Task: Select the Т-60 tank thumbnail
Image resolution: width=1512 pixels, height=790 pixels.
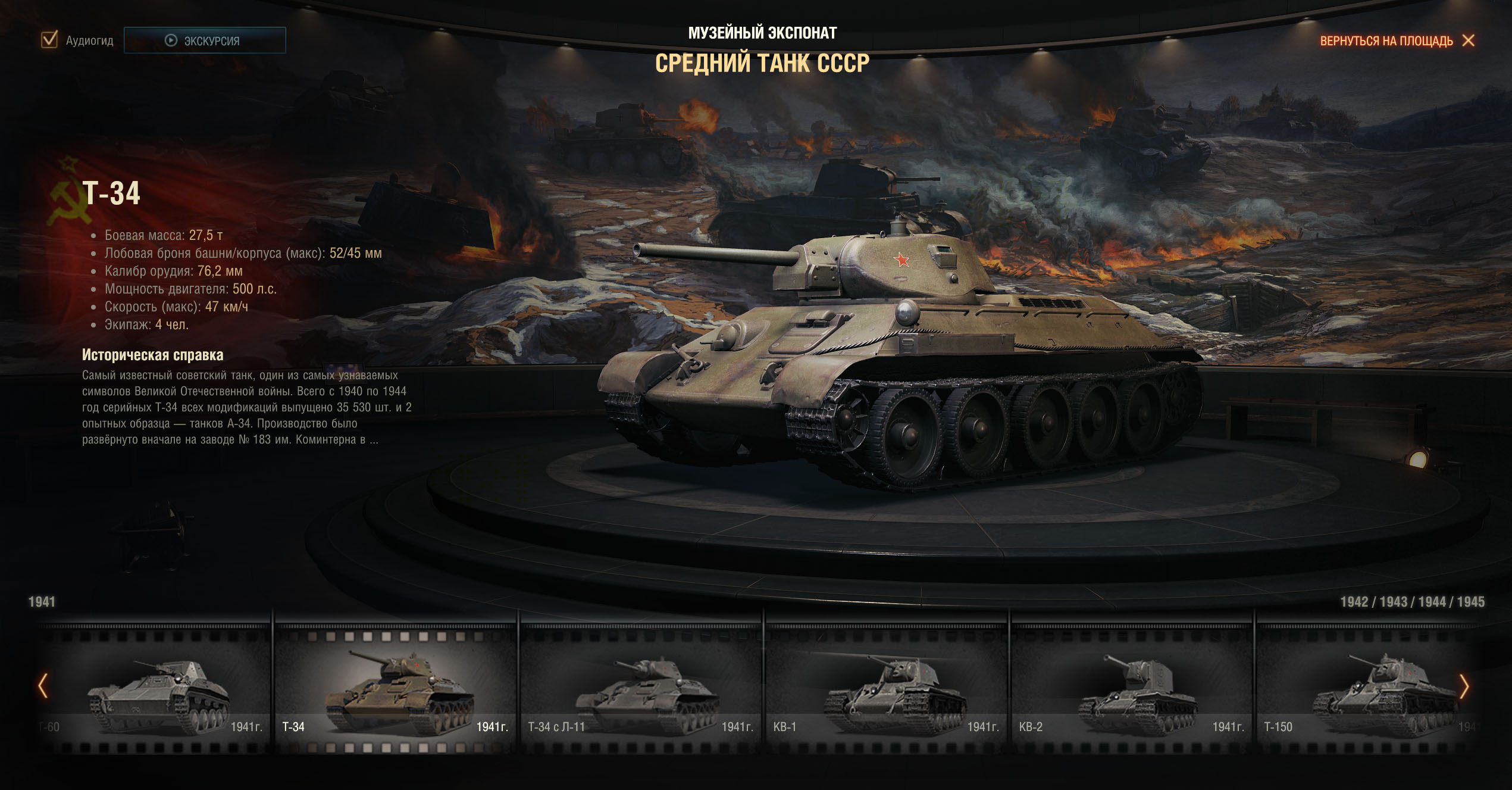Action: pos(156,691)
